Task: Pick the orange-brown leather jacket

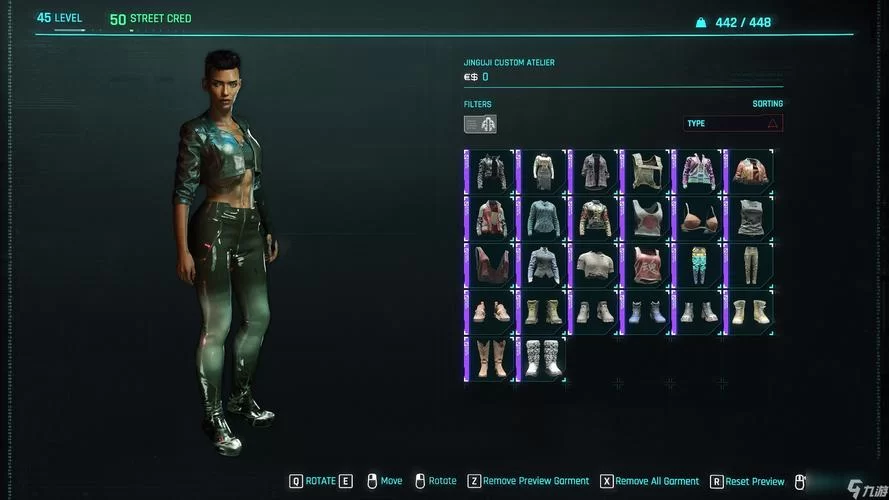Action: [x=750, y=171]
